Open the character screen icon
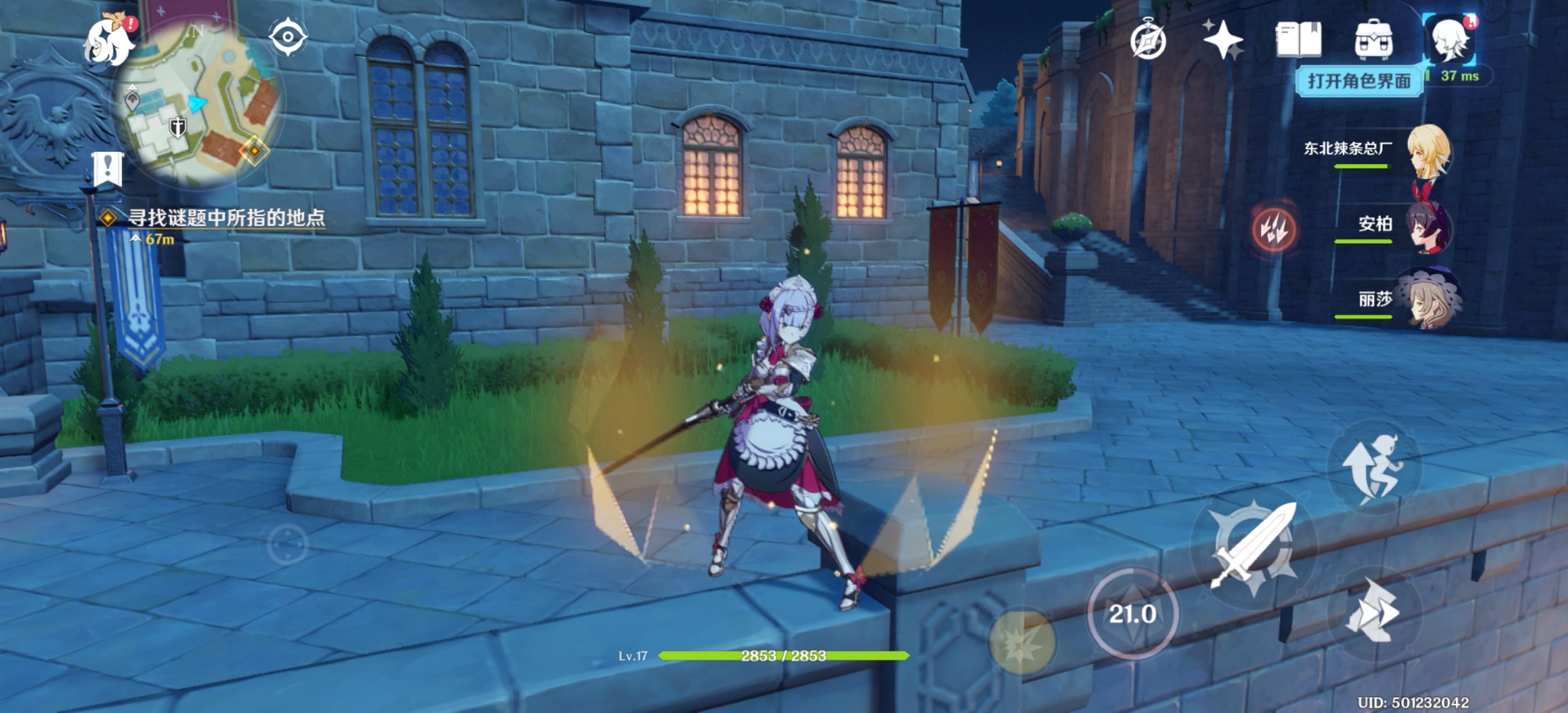Screen dimensions: 1568x713 (1449, 40)
